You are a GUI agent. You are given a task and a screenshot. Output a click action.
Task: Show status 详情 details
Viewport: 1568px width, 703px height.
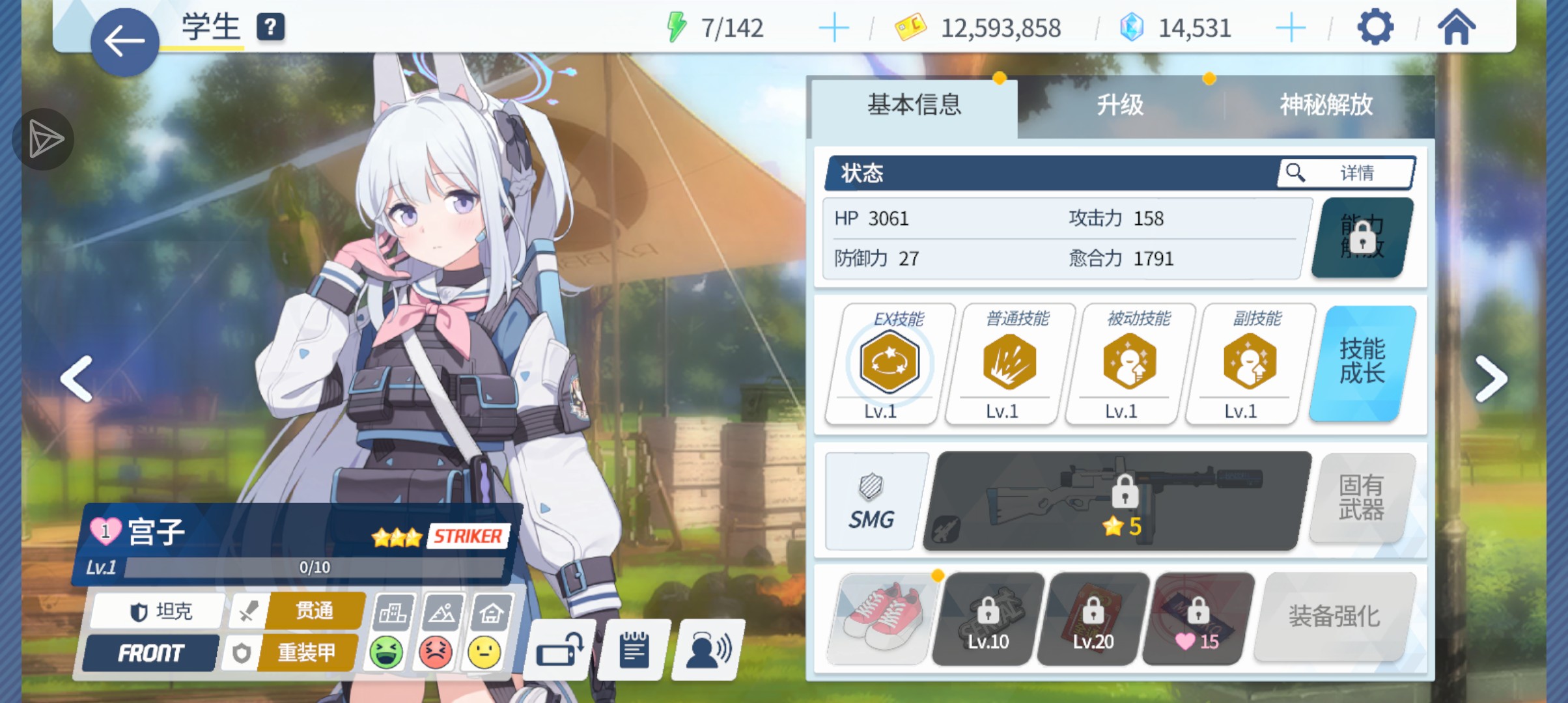point(1345,173)
